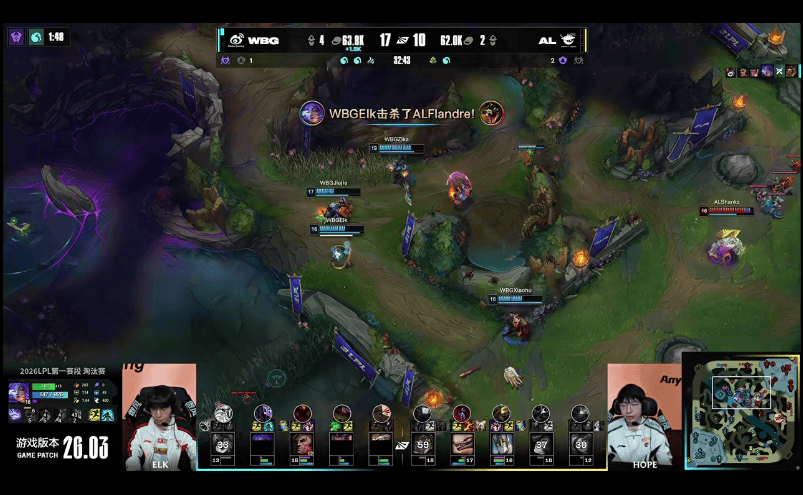This screenshot has width=803, height=495.
Task: Click the AL team logo on scoreboard
Action: pos(568,40)
